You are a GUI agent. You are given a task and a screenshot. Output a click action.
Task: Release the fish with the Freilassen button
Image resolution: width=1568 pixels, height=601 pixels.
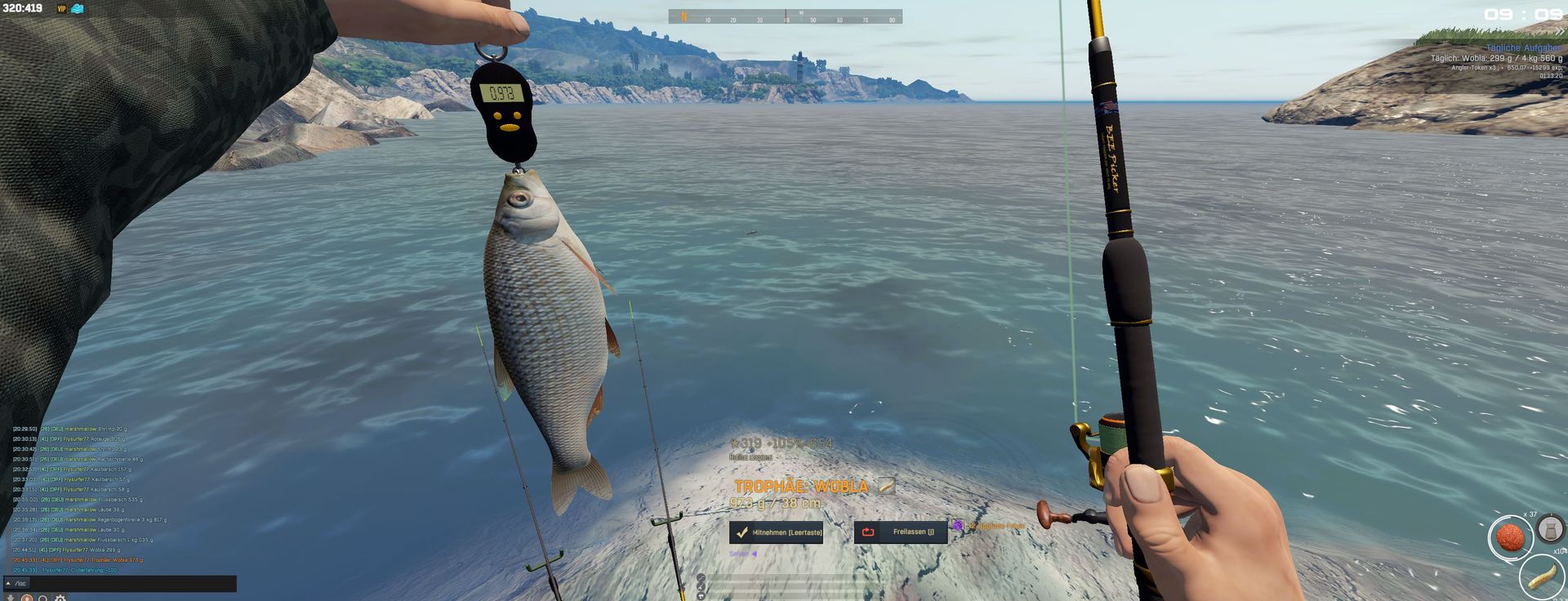click(x=900, y=532)
